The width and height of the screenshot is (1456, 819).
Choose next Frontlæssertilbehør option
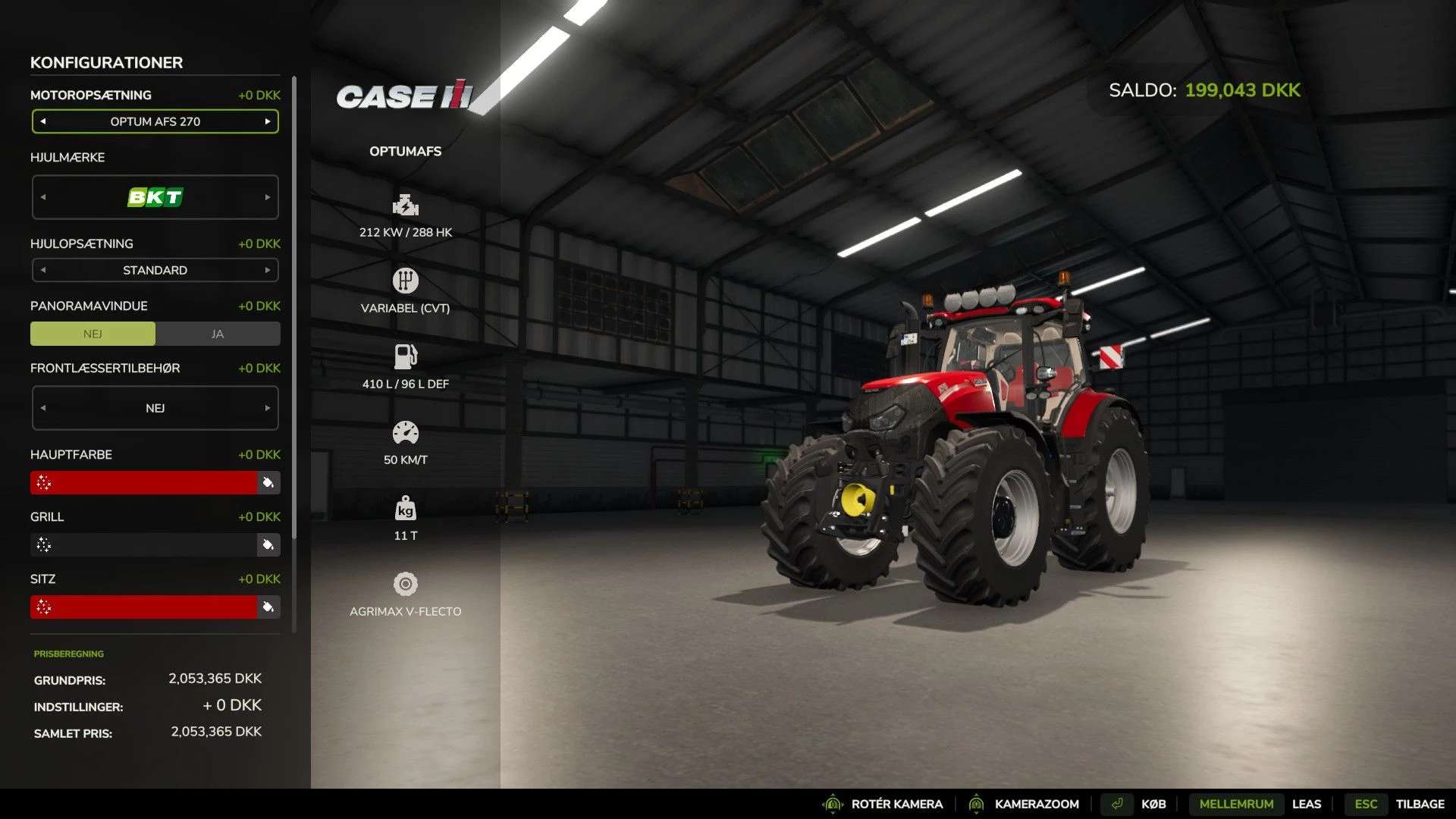point(268,408)
